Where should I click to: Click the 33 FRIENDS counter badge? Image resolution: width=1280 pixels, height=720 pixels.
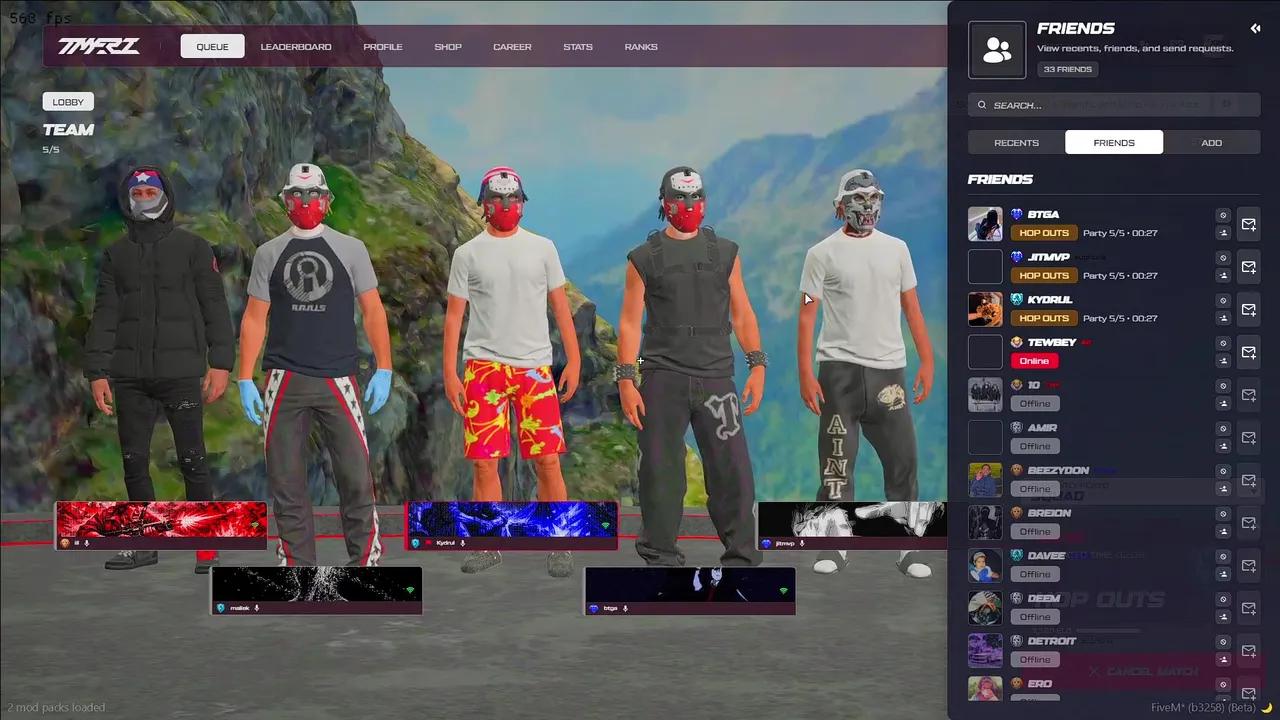pyautogui.click(x=1067, y=69)
